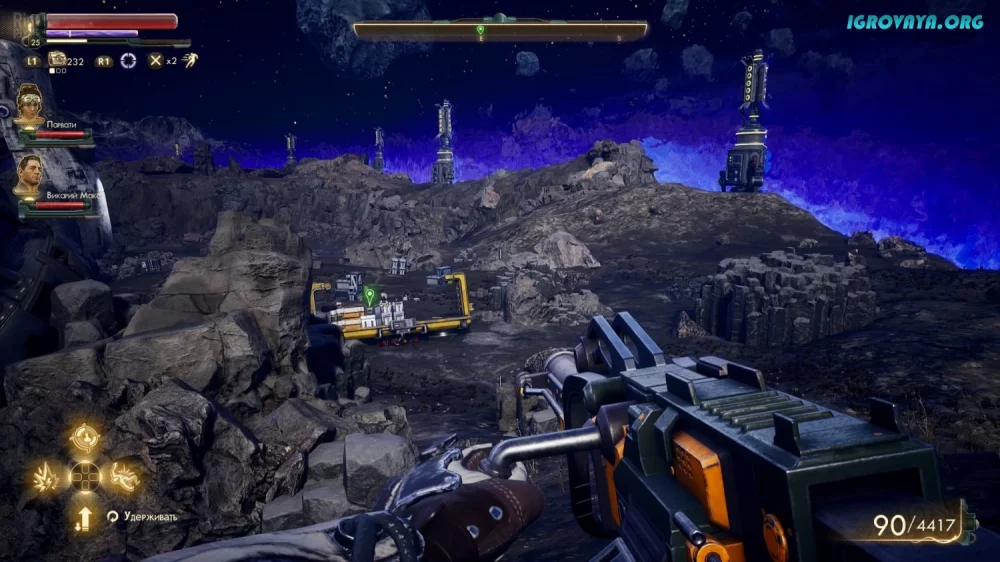Activate the companion target command icon
This screenshot has height=562, width=1000.
pyautogui.click(x=84, y=437)
